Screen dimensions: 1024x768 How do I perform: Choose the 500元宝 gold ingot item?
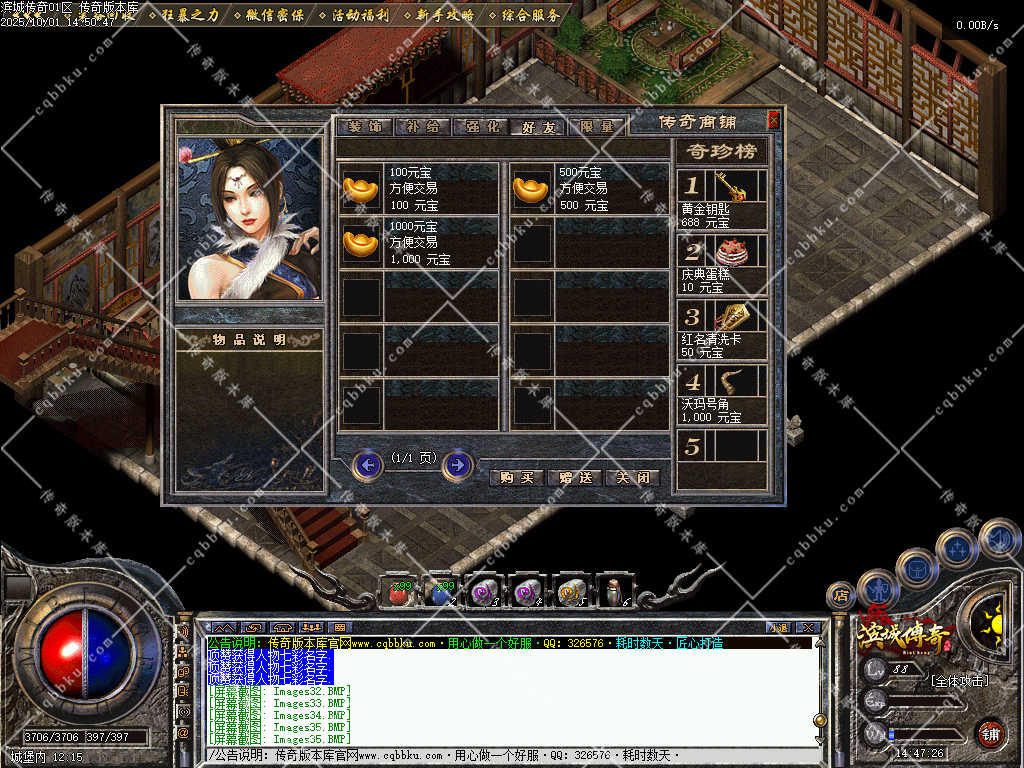tap(532, 189)
